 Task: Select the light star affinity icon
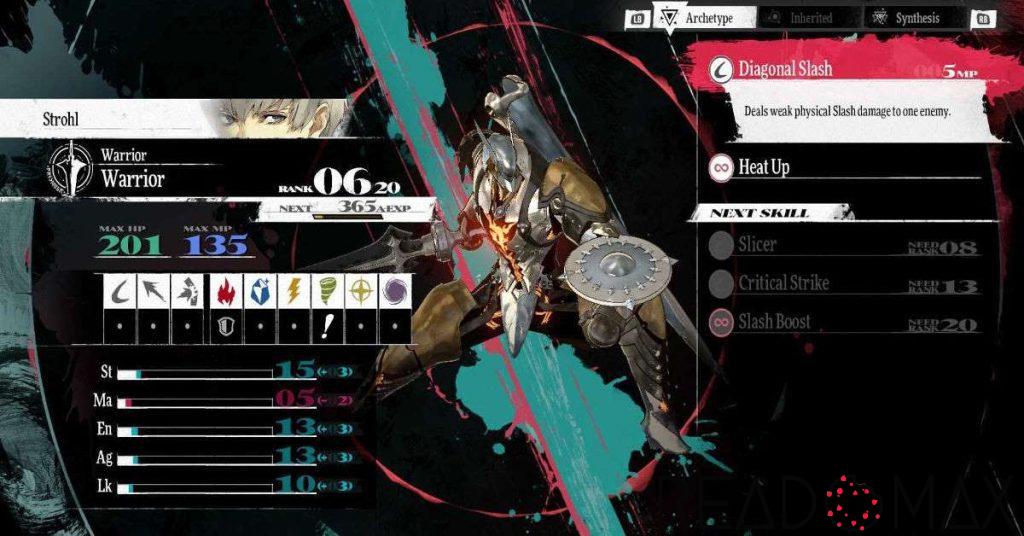click(x=362, y=290)
